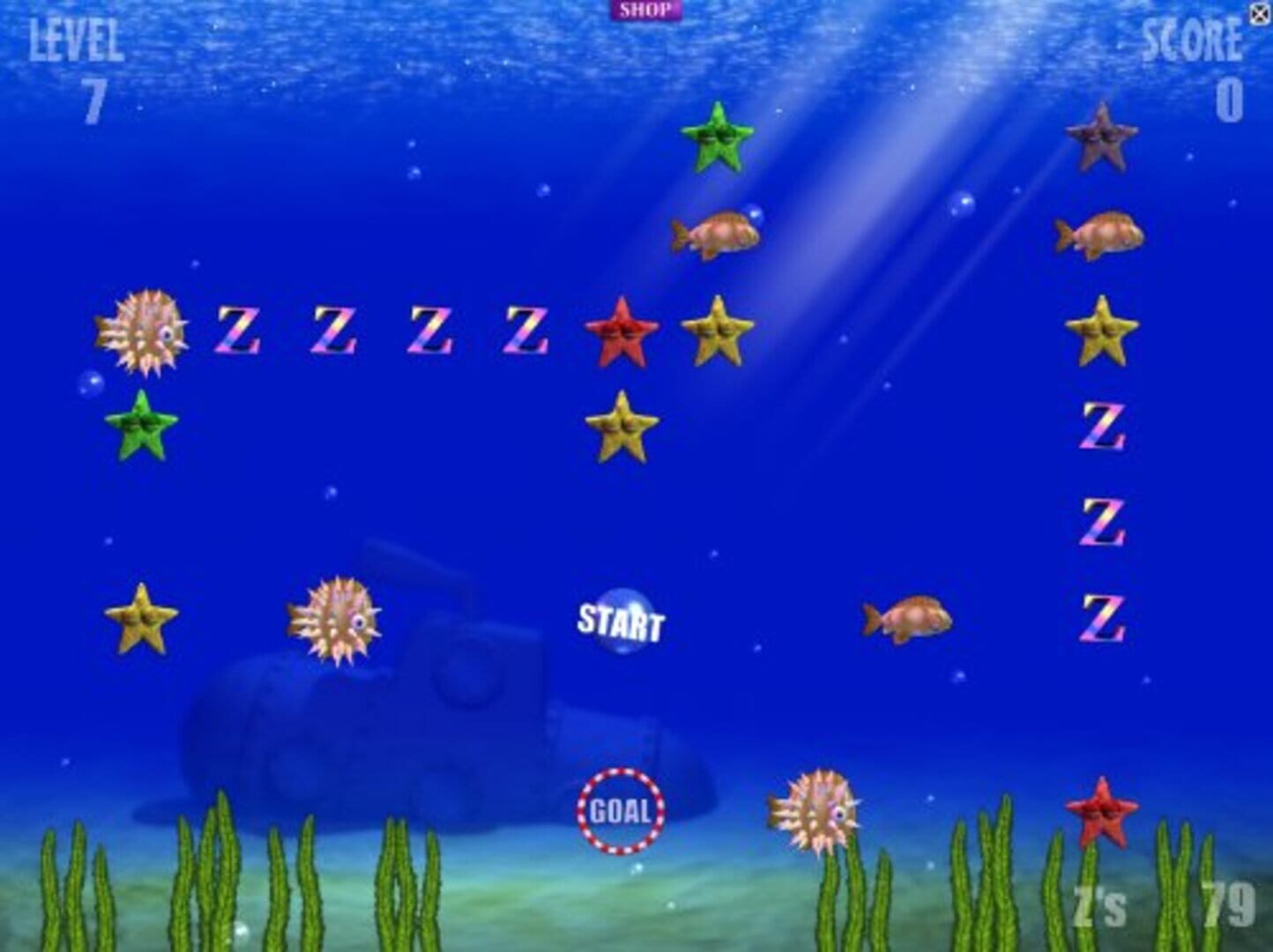Click the orange fish on the right side
Viewport: 1273px width, 952px height.
click(x=908, y=617)
